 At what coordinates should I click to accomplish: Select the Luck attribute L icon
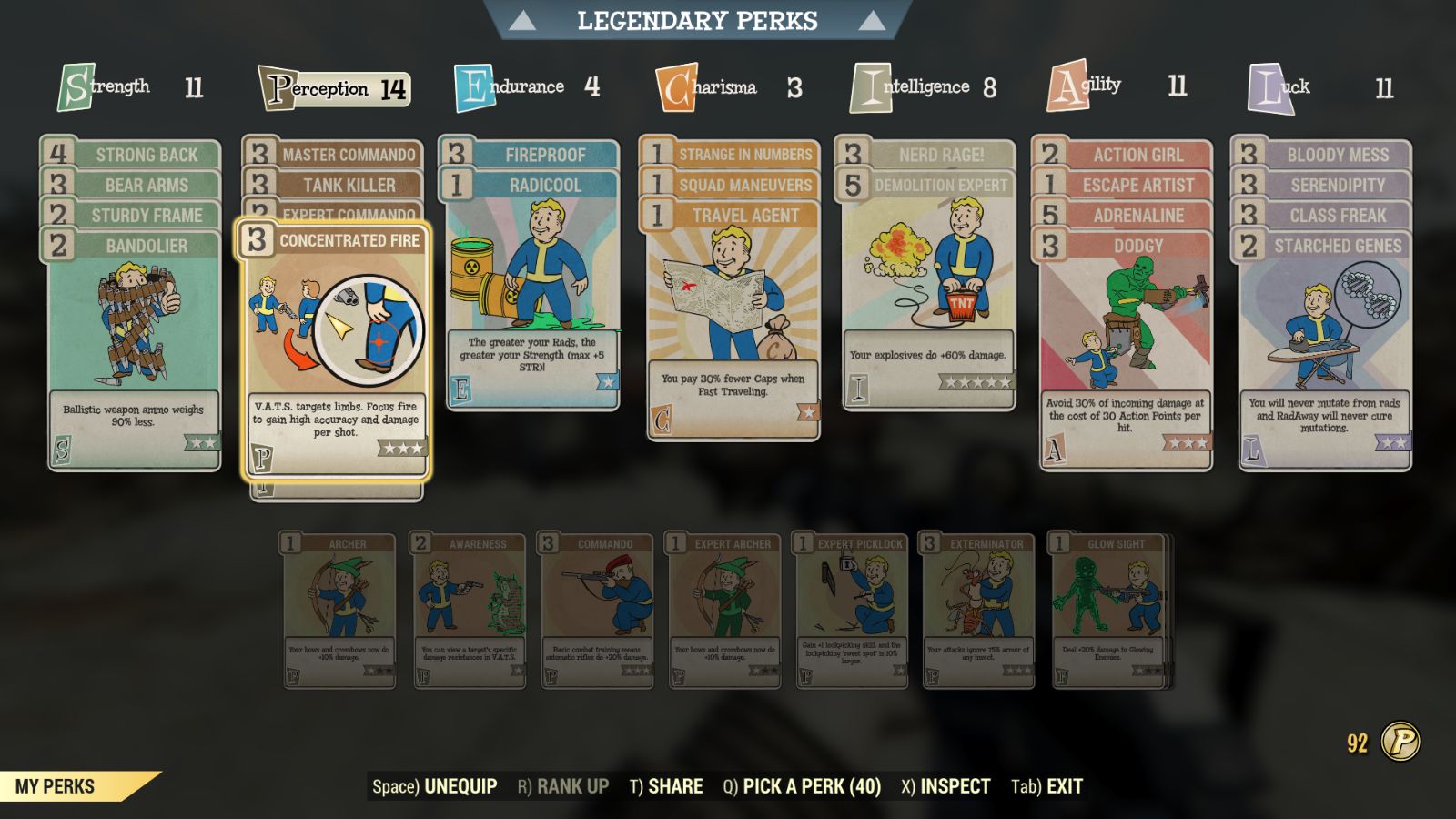point(1265,86)
